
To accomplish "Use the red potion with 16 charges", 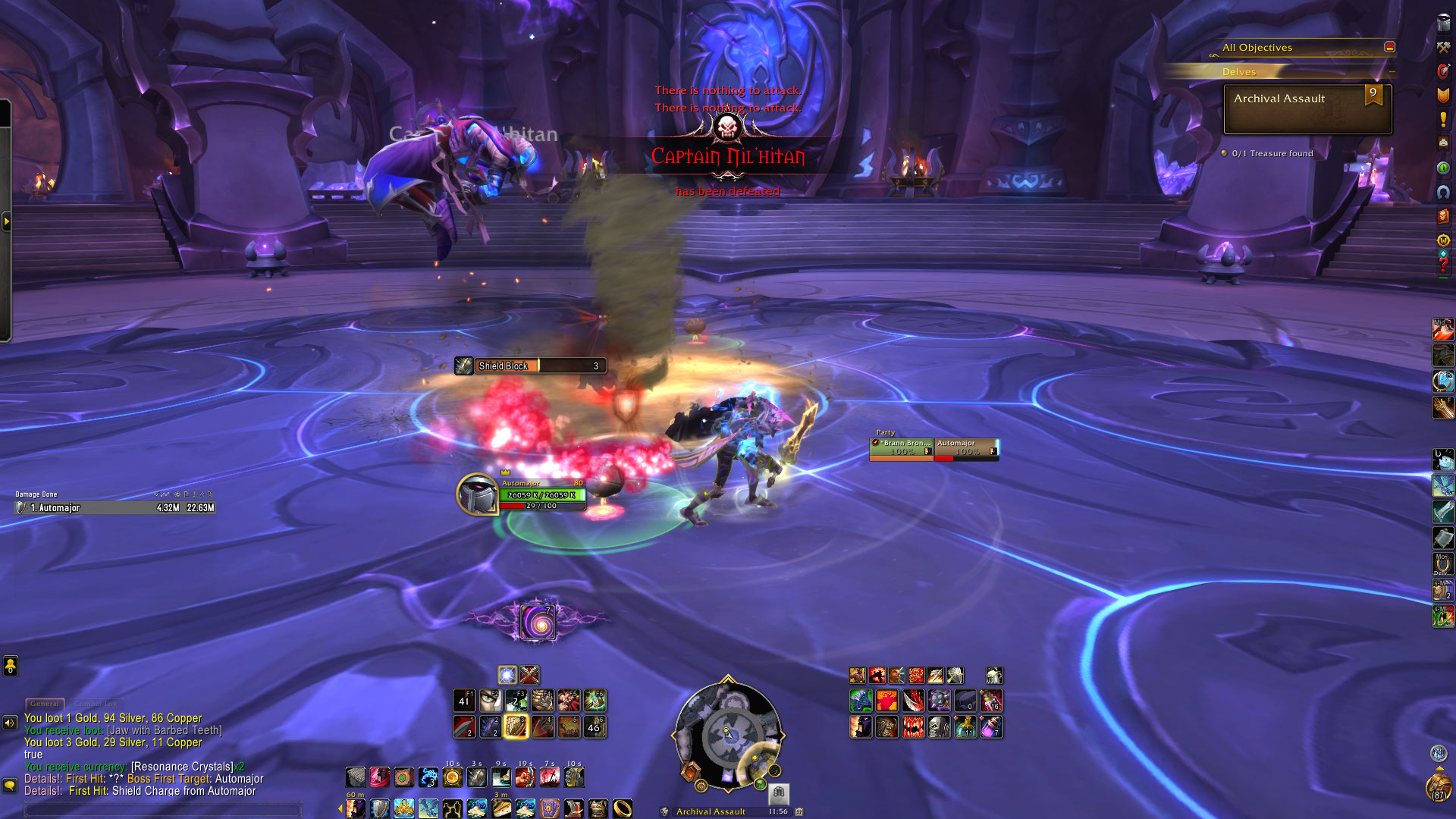I will [x=991, y=701].
